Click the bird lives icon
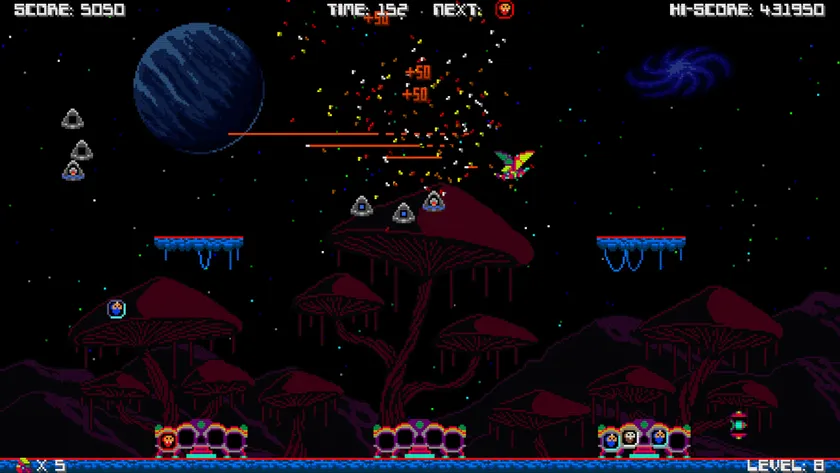Viewport: 840px width, 473px height. (22, 465)
